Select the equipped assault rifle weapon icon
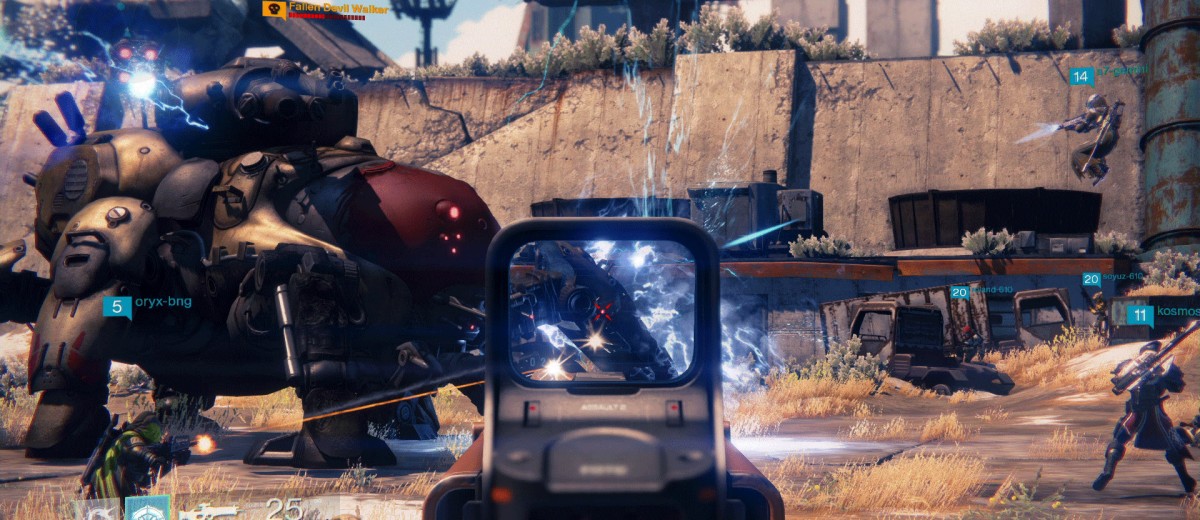The width and height of the screenshot is (1200, 520). pyautogui.click(x=208, y=512)
